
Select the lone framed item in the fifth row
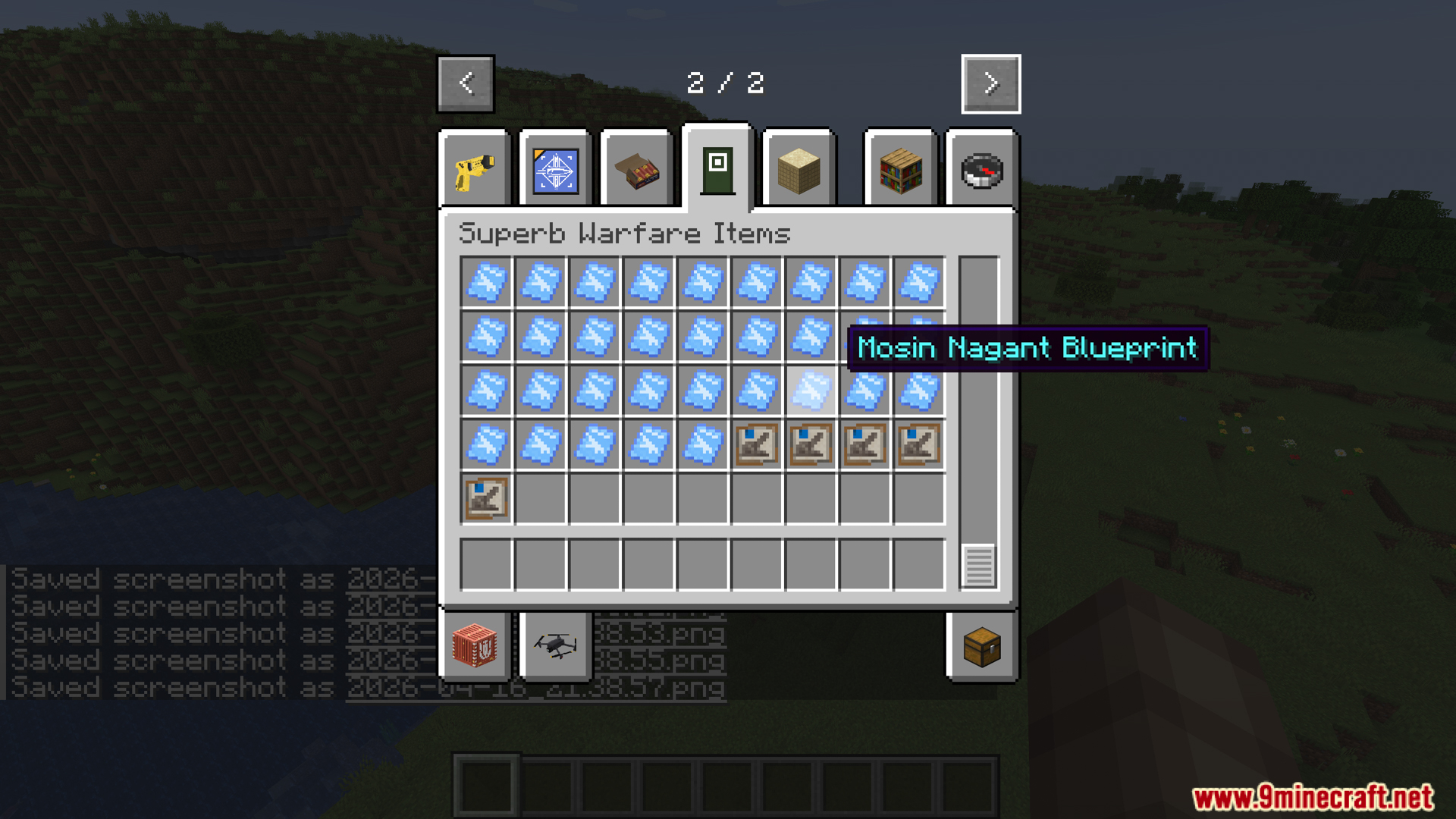(488, 499)
